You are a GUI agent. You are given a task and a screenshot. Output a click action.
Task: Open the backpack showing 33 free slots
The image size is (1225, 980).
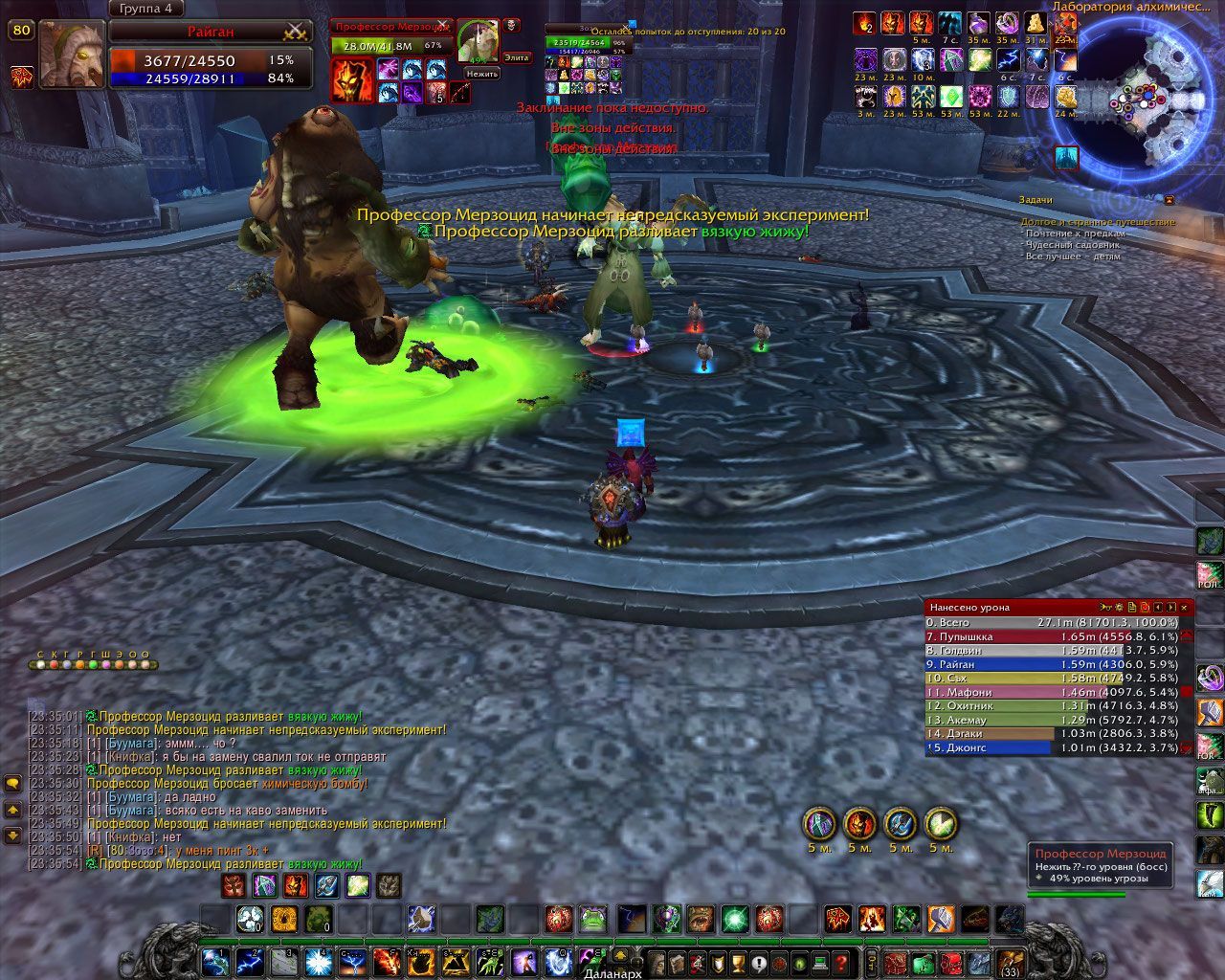click(x=1011, y=961)
